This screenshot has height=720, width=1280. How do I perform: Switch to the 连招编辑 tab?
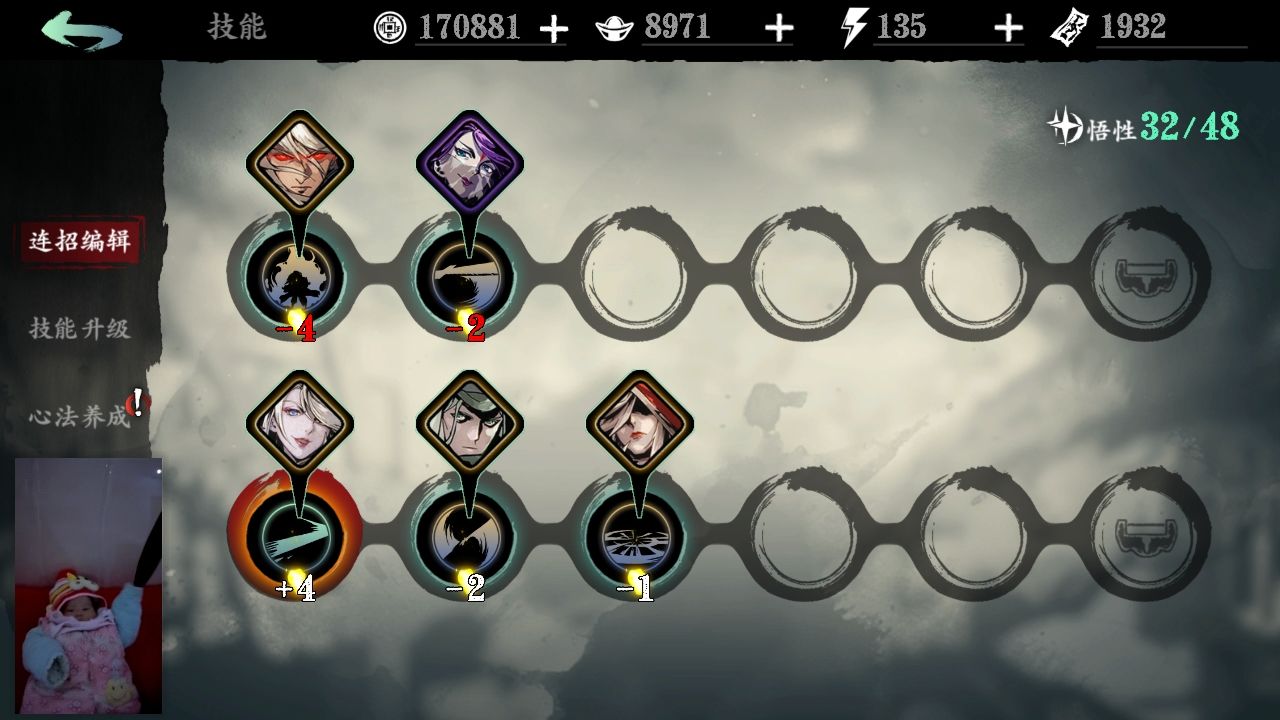pos(79,241)
